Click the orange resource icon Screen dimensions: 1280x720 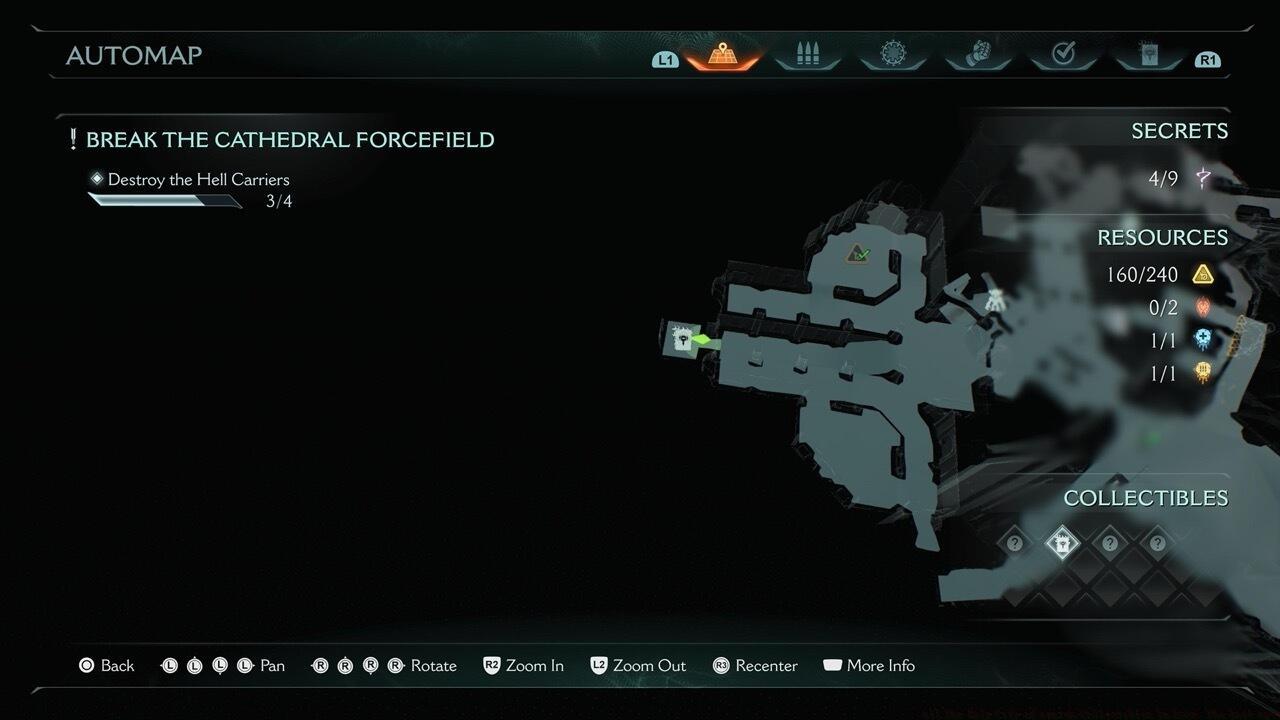(x=1202, y=373)
